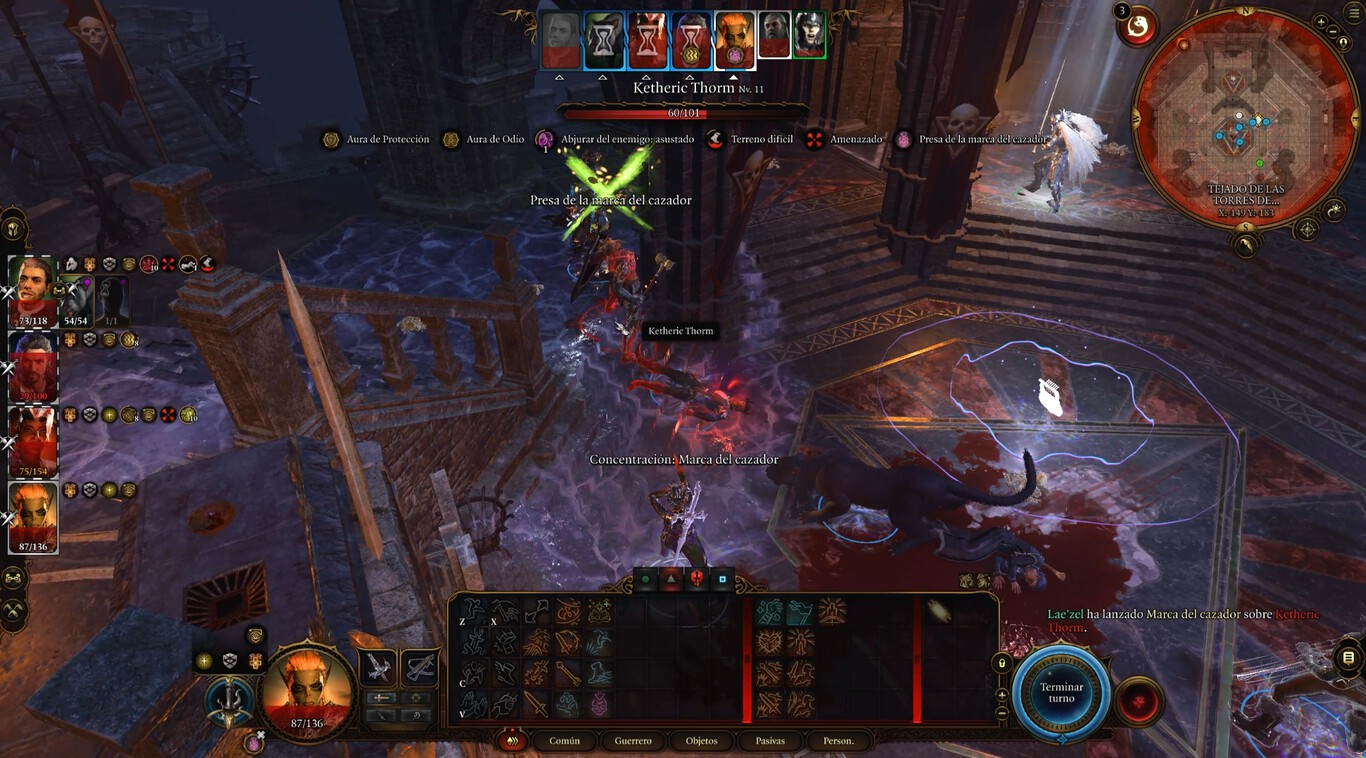Switch to the Común hotbar tab
Image resolution: width=1366 pixels, height=758 pixels.
[x=564, y=741]
